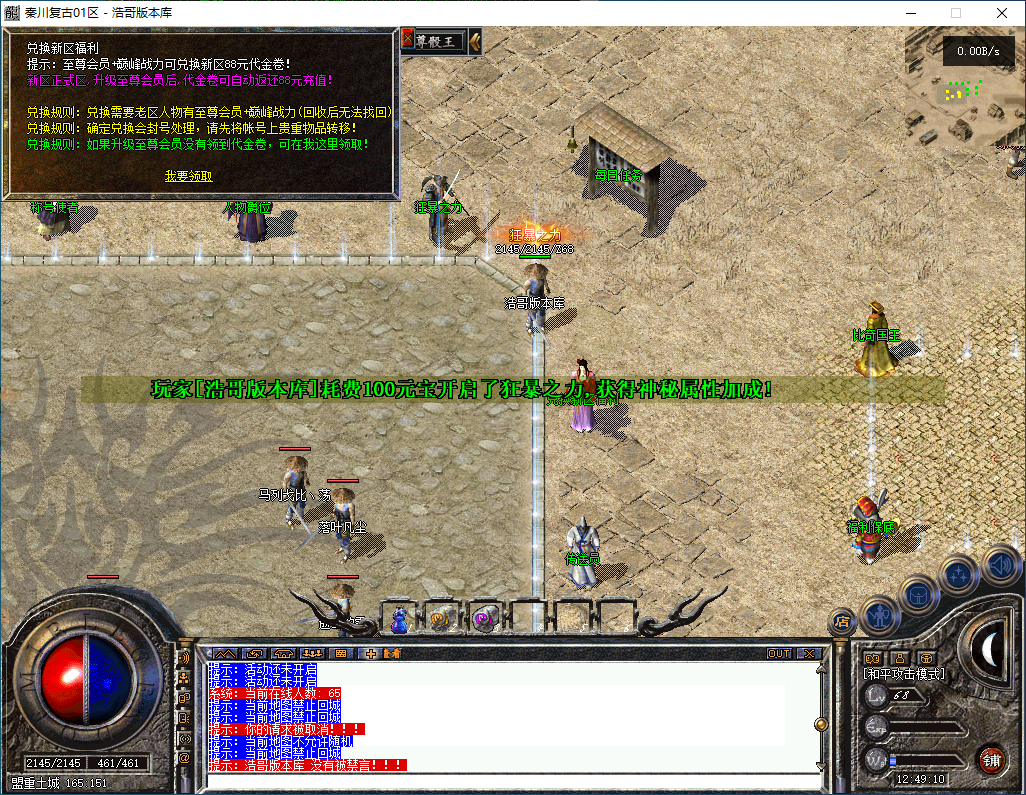Image resolution: width=1026 pixels, height=795 pixels.
Task: Open the red 铺 stall button
Action: [991, 758]
